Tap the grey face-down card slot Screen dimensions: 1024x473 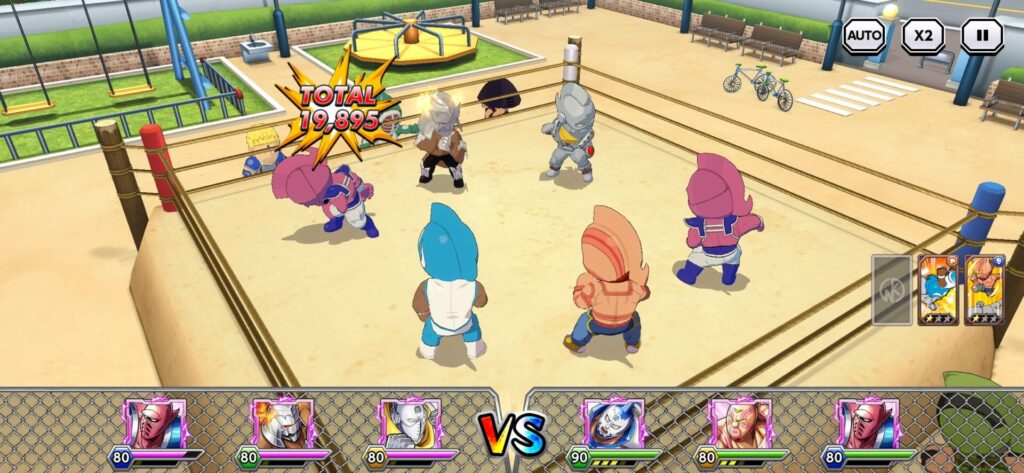[891, 290]
